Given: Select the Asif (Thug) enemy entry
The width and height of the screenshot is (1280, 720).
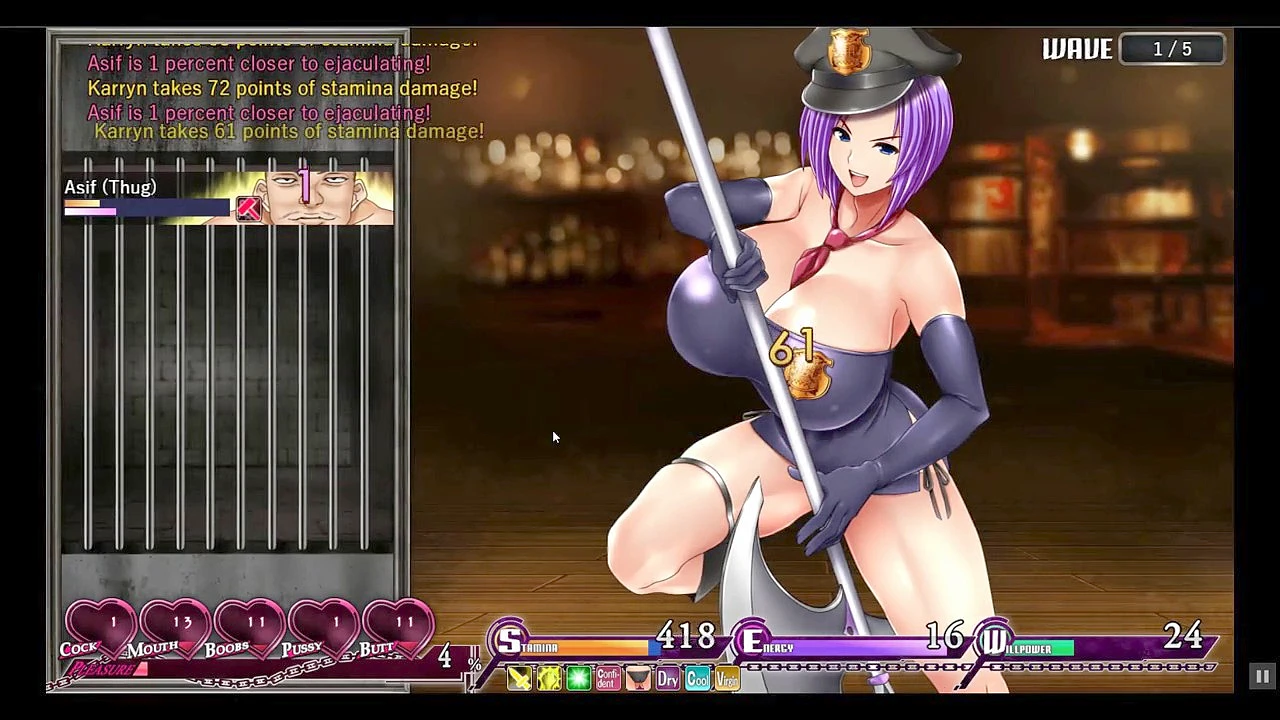Looking at the screenshot, I should coord(228,196).
